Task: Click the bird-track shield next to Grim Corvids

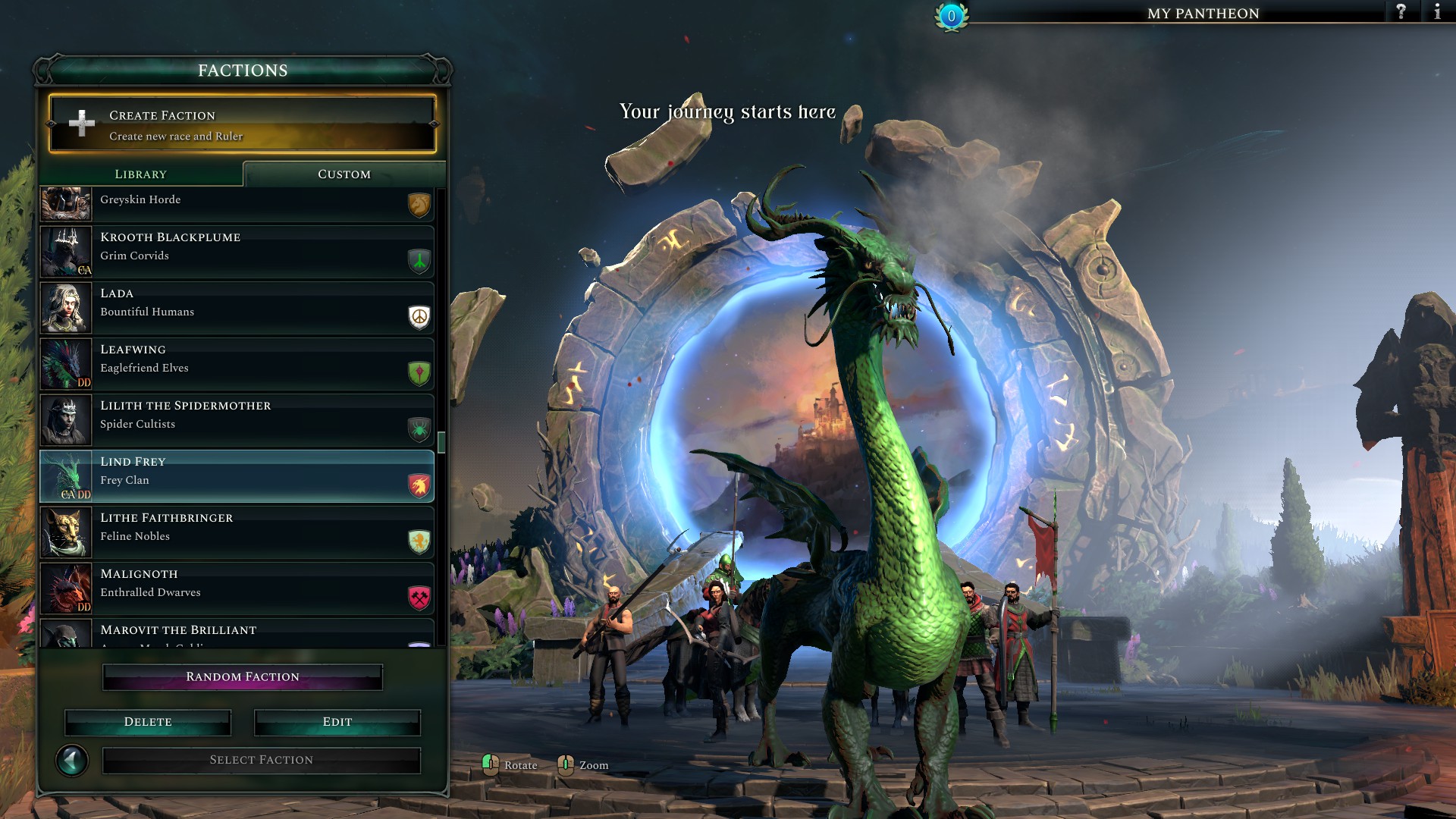Action: tap(419, 262)
